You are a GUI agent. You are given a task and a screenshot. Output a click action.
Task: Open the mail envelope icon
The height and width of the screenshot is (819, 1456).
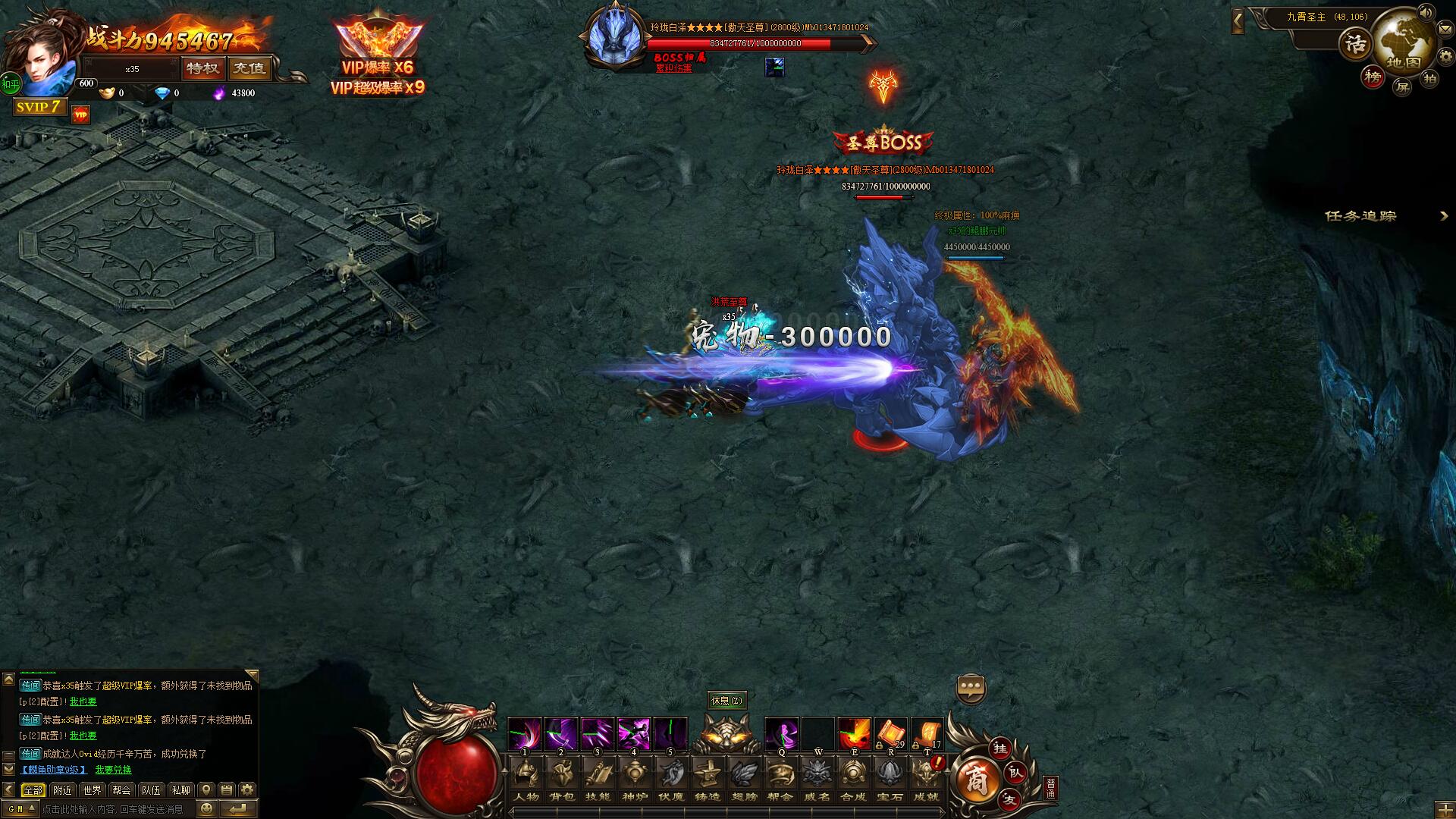coord(1445,29)
